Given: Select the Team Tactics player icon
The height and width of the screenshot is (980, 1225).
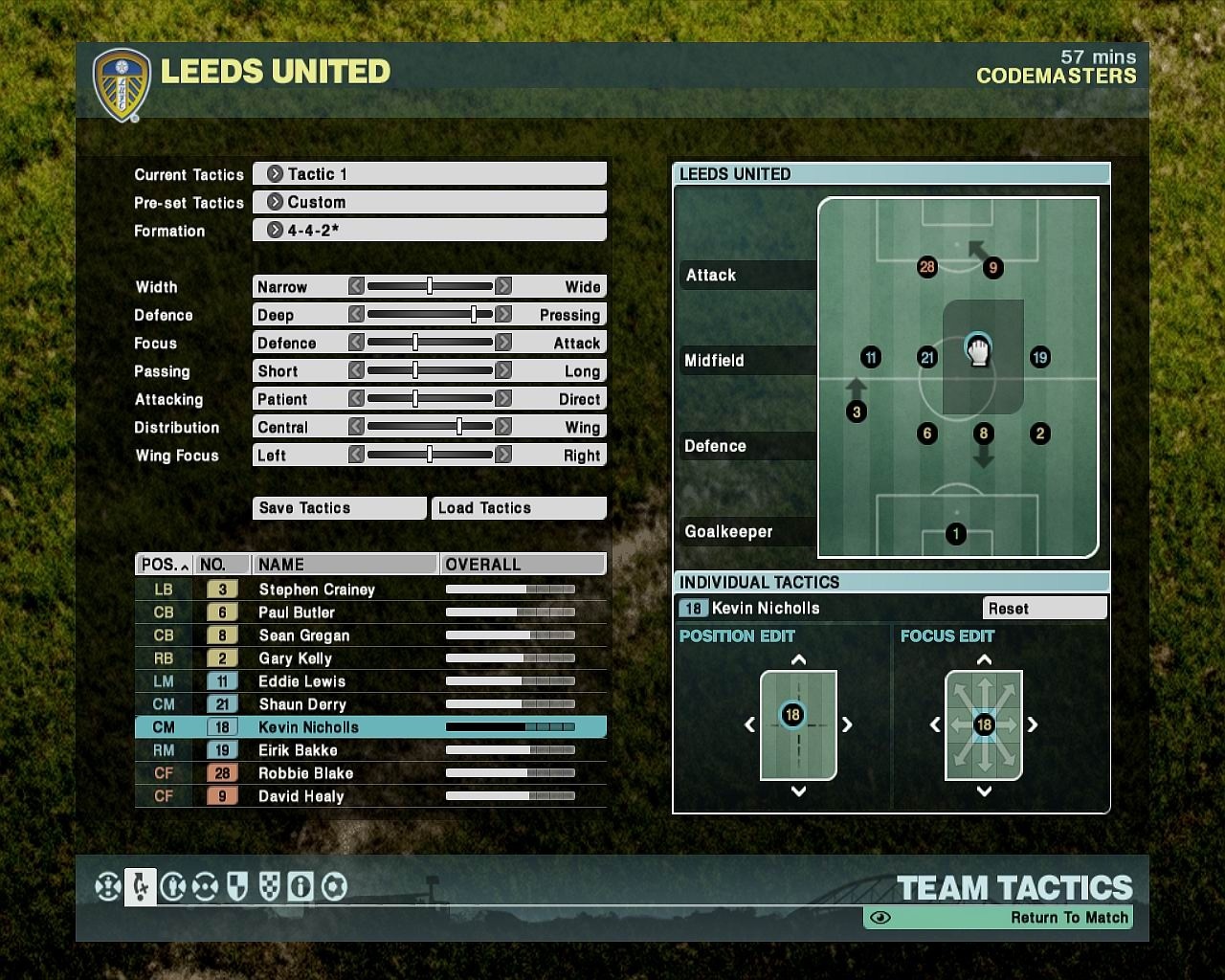Looking at the screenshot, I should tap(140, 887).
